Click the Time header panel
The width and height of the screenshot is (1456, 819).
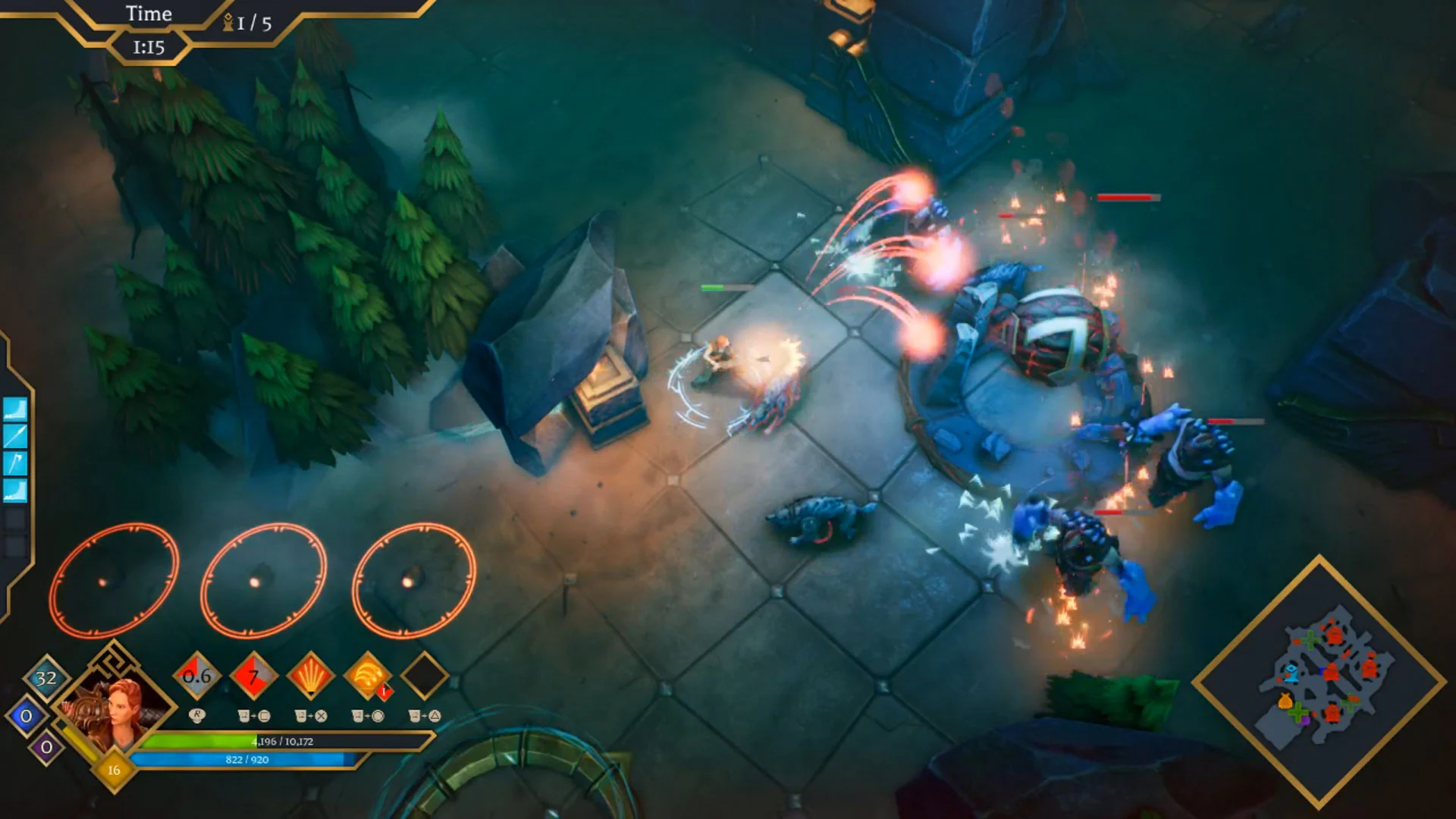click(149, 14)
